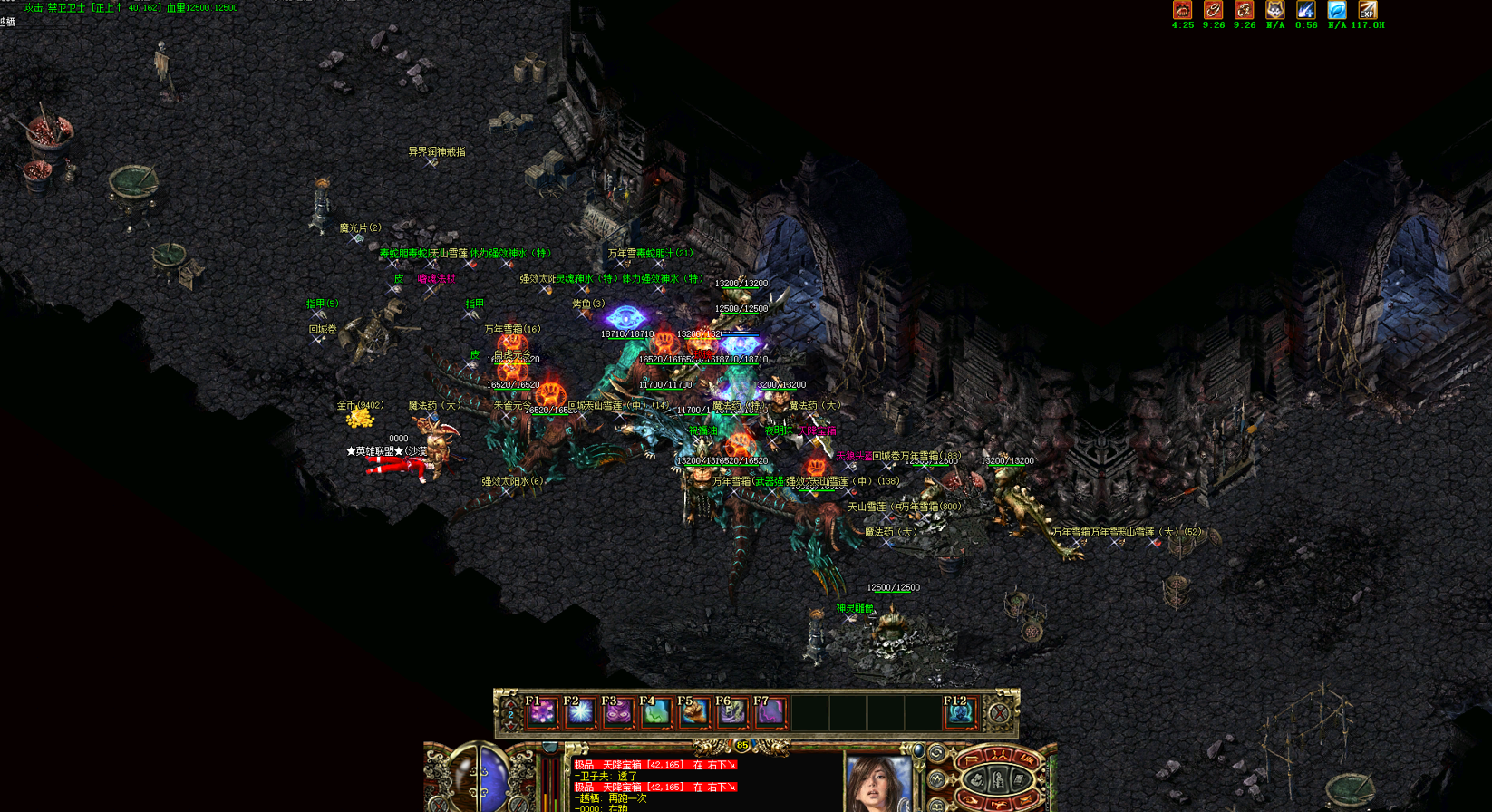Activate the F5 golden fist skill
The width and height of the screenshot is (1492, 812).
694,713
